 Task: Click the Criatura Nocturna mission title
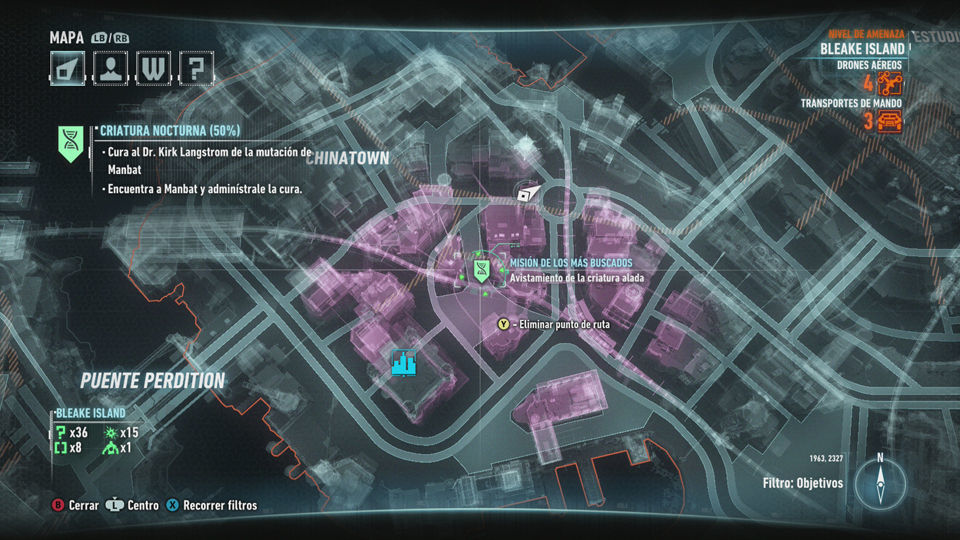[x=171, y=131]
